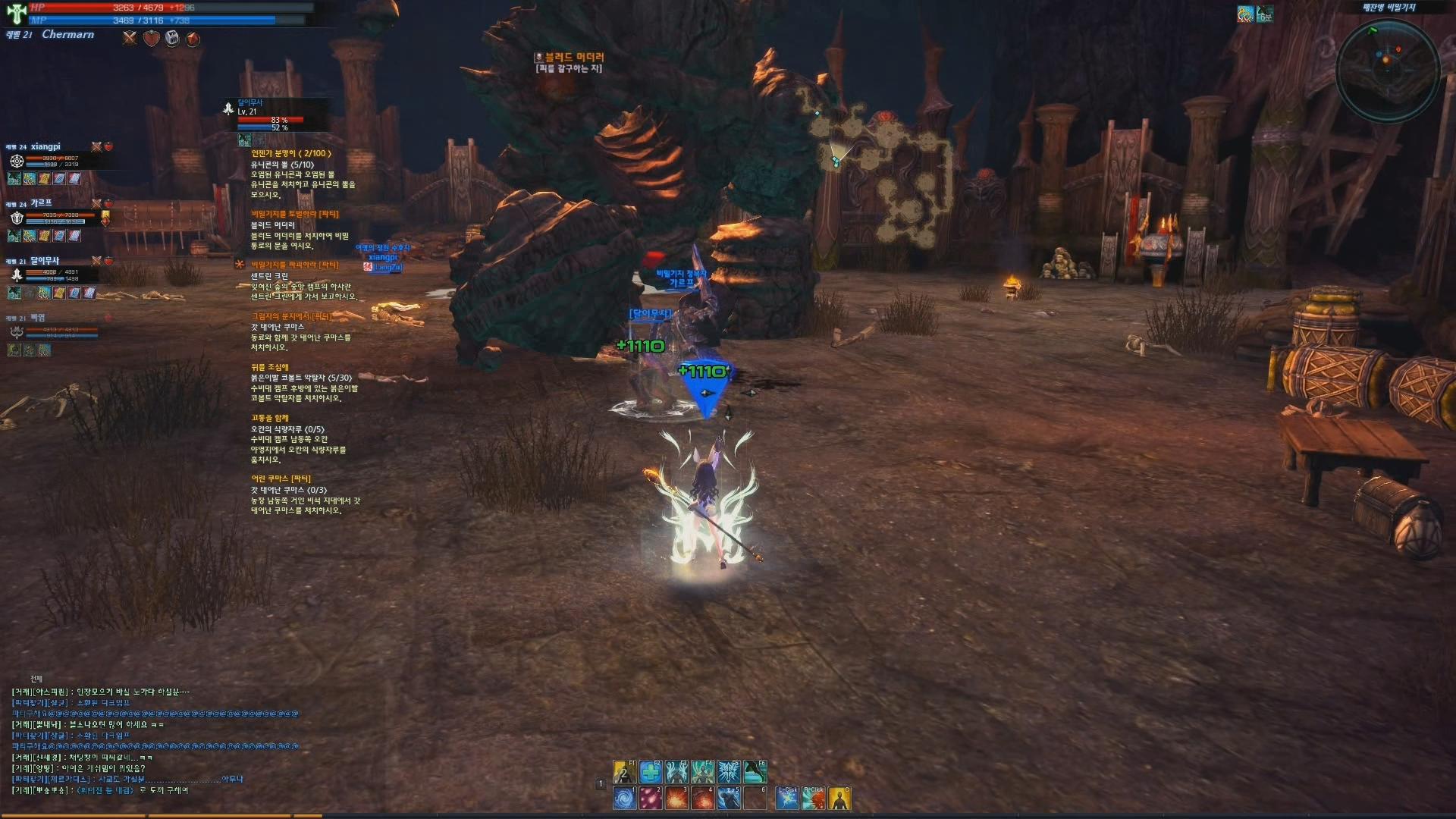
Task: Open the 비밀기지를 토벌하라 quest entry
Action: pyautogui.click(x=295, y=215)
